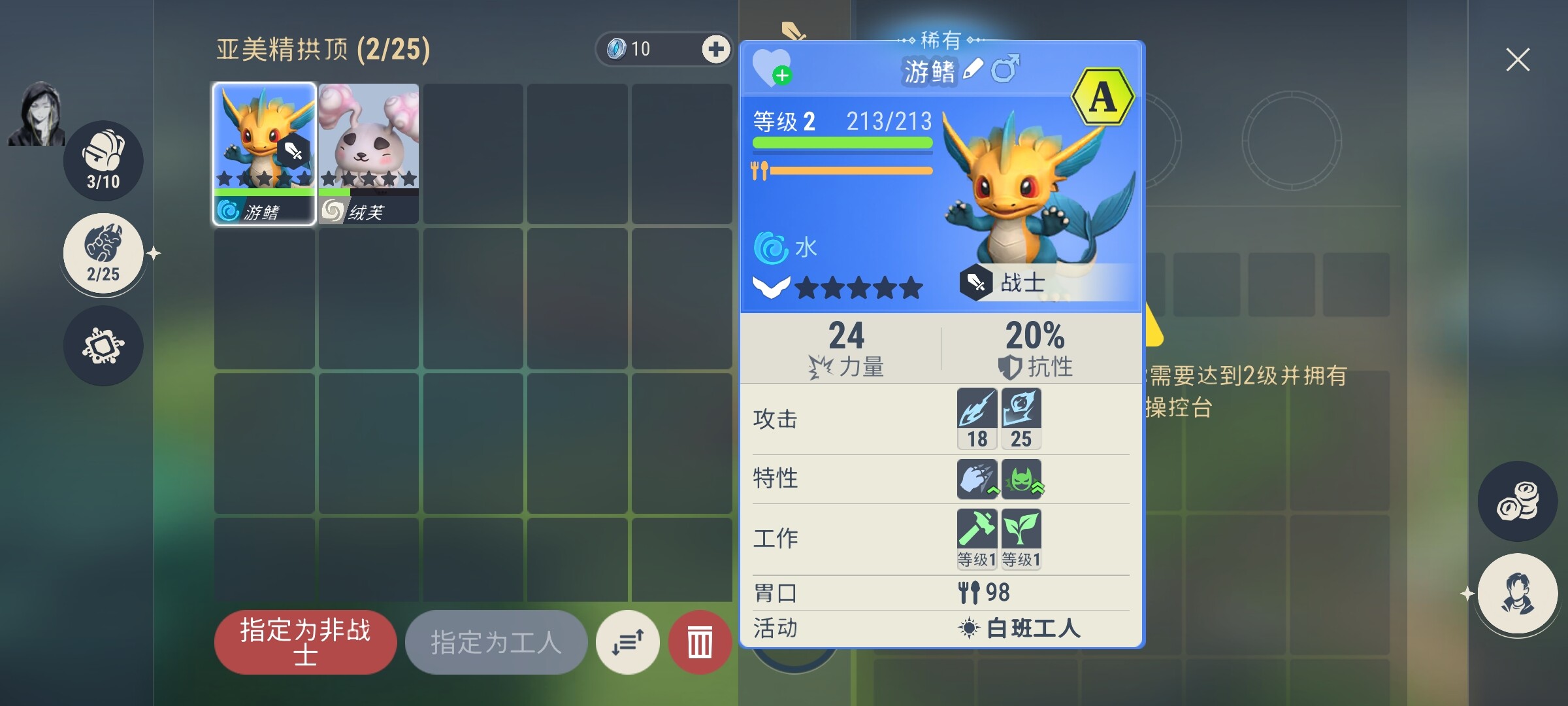Add more currency with the plus button
1568x706 pixels.
[x=715, y=49]
